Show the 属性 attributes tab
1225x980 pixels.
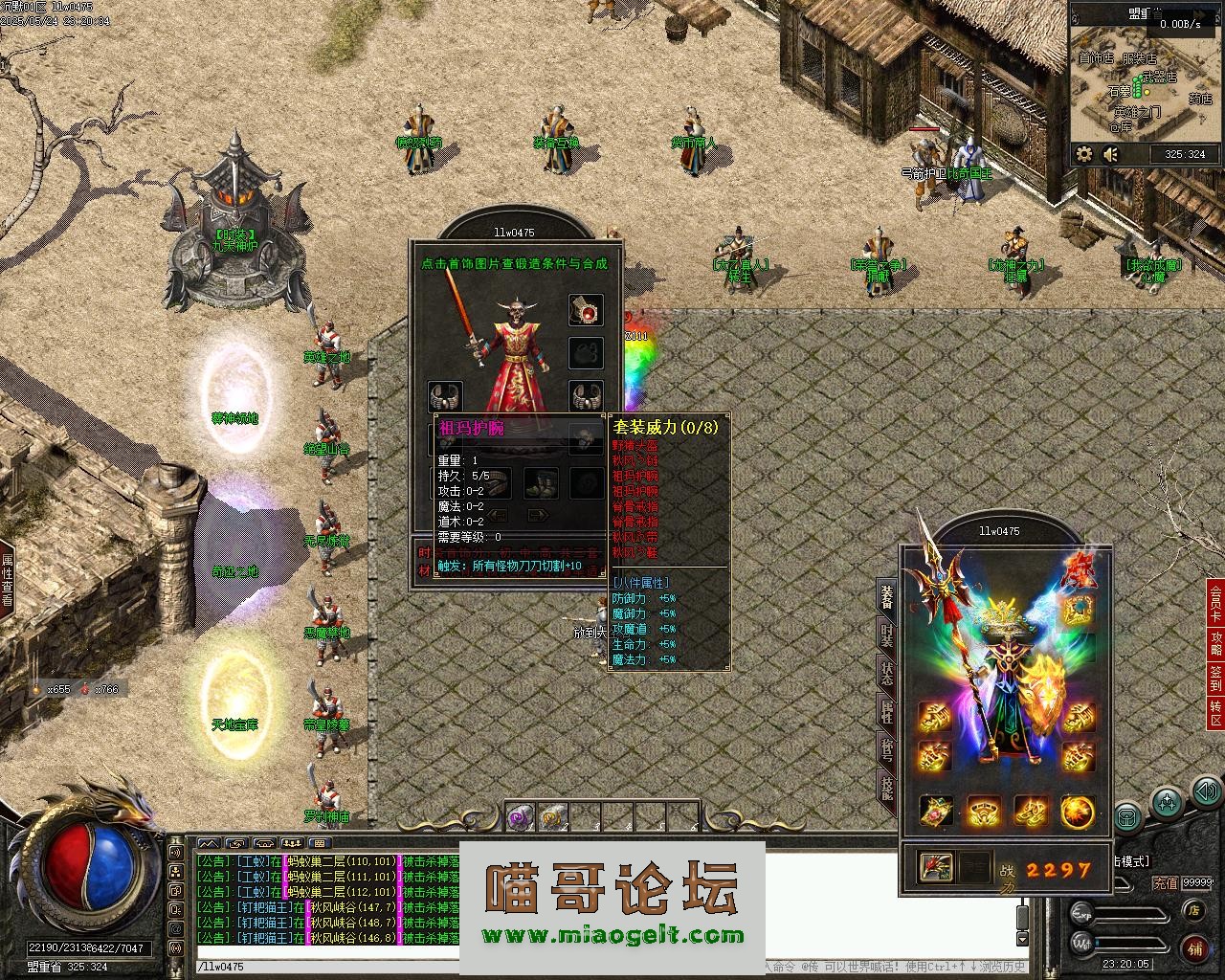tap(887, 711)
